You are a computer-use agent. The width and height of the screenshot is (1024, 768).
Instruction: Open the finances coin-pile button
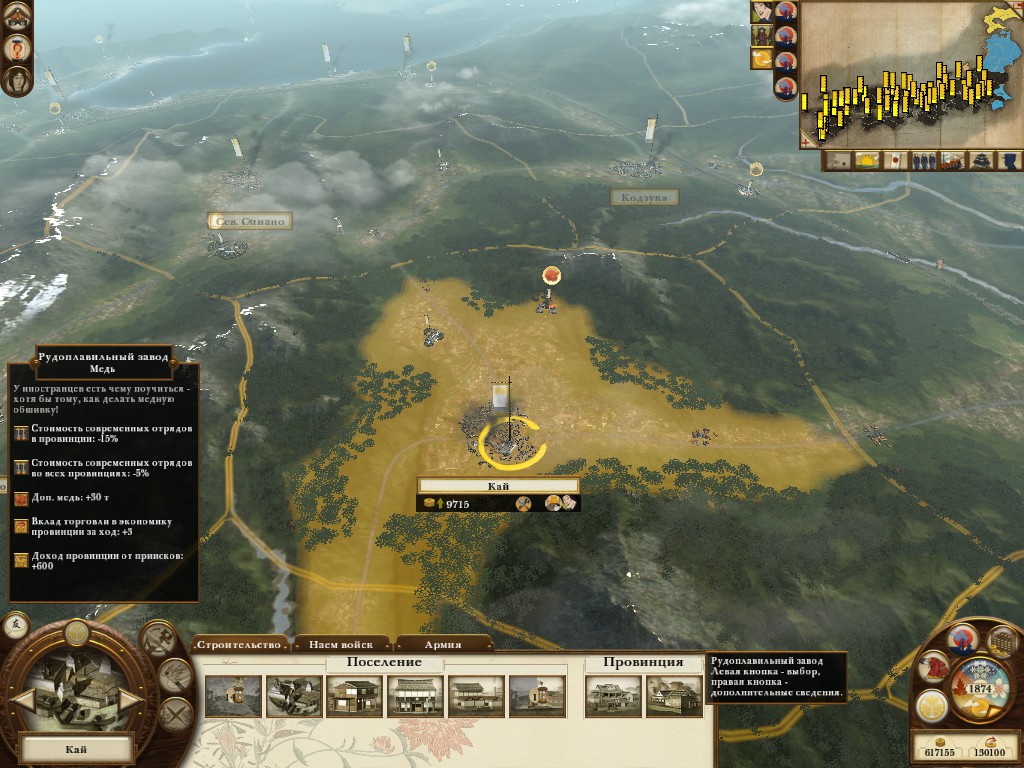1001,641
